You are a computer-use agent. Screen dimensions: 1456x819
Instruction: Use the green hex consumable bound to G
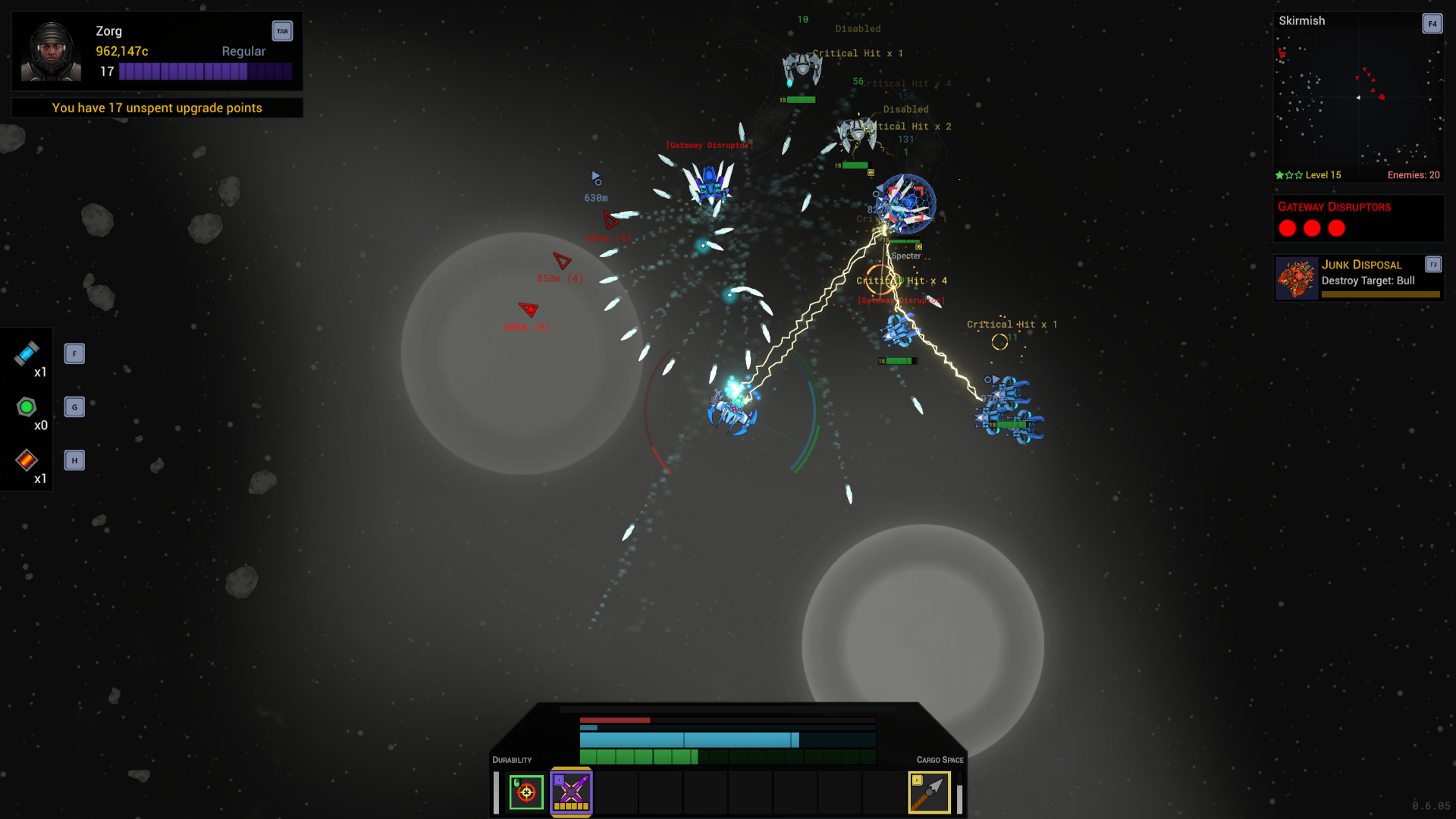tap(27, 407)
